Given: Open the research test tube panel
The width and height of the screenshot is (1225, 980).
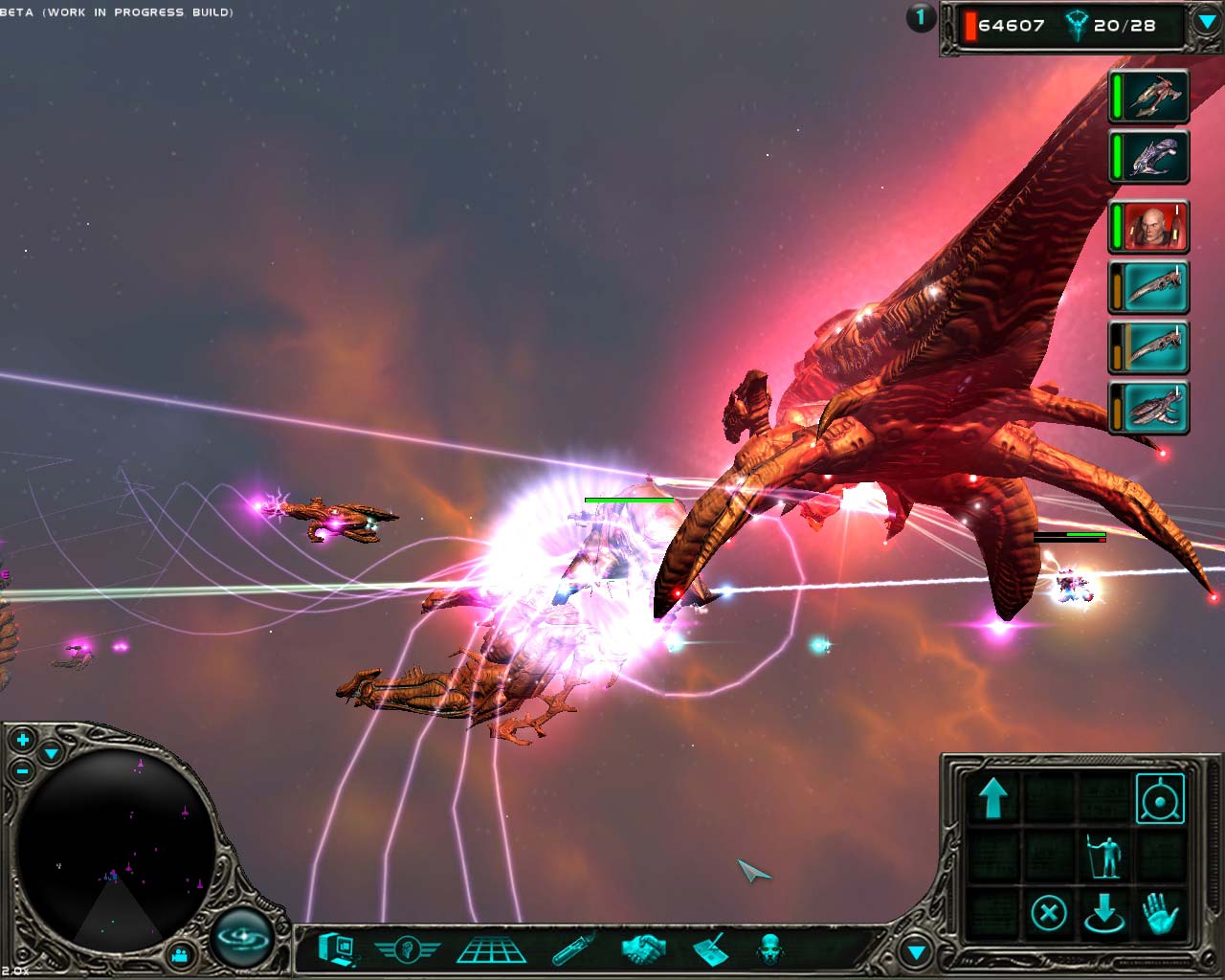Looking at the screenshot, I should point(574,948).
